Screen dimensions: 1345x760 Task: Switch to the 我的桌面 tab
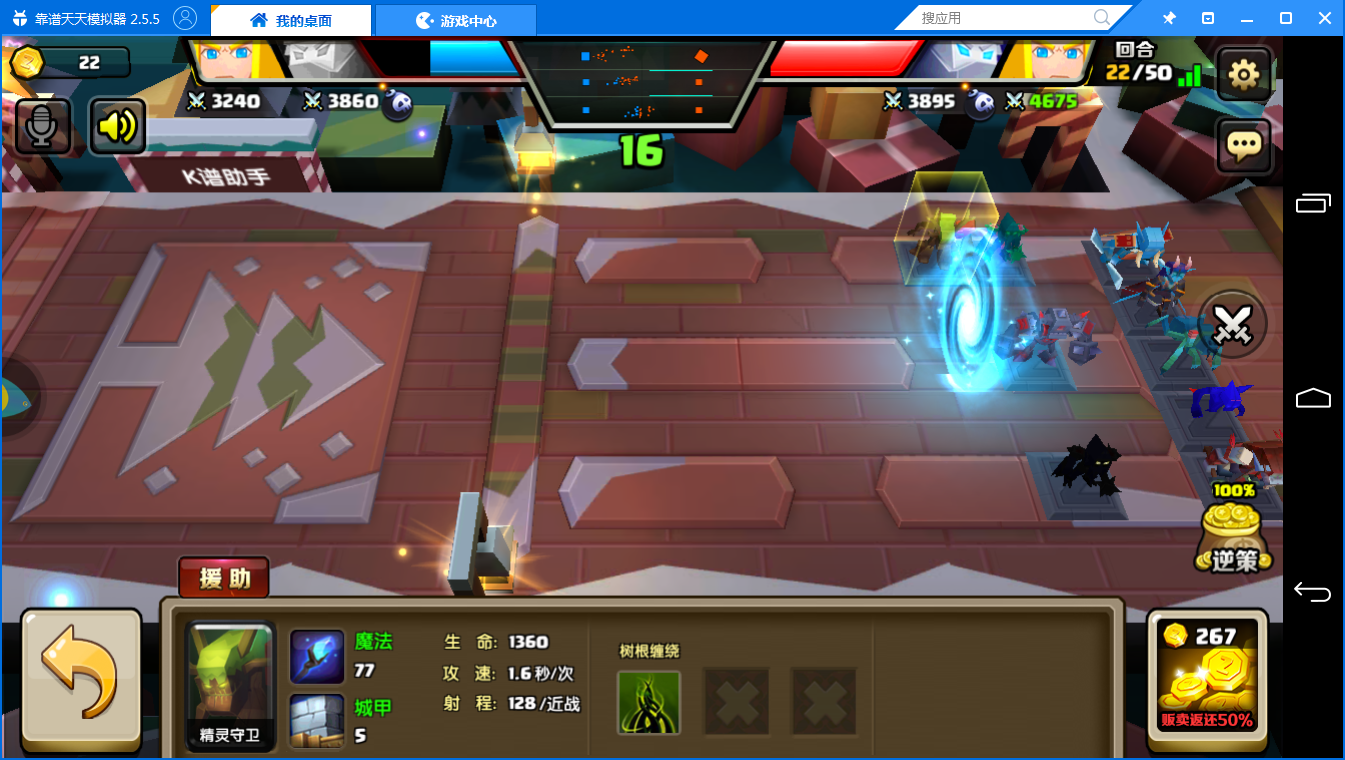pyautogui.click(x=291, y=20)
